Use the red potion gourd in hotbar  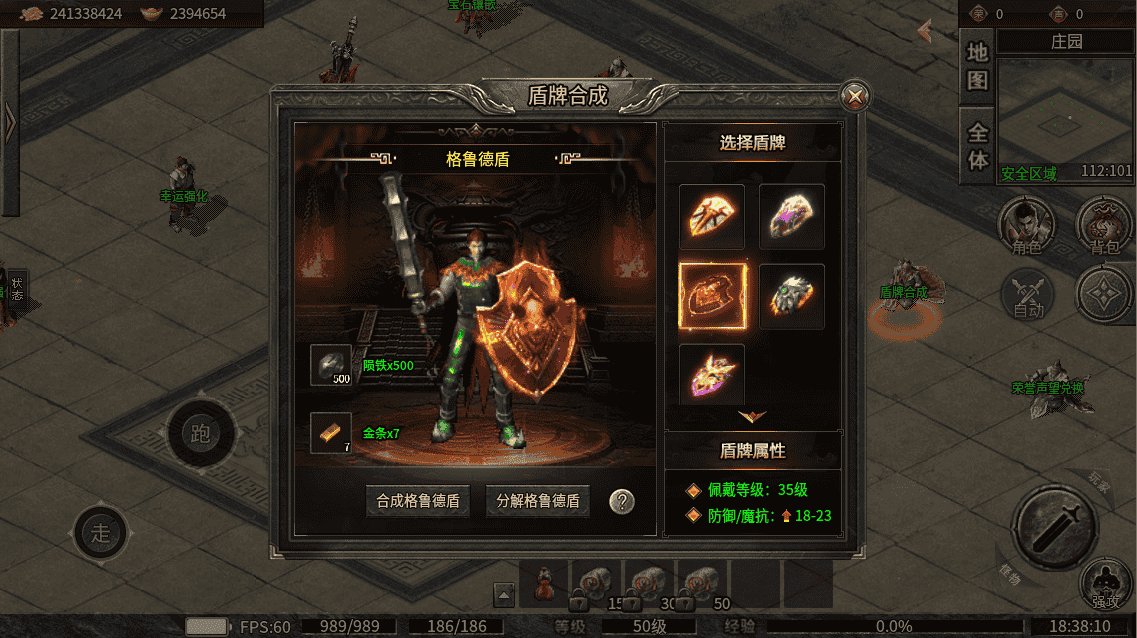[x=545, y=583]
